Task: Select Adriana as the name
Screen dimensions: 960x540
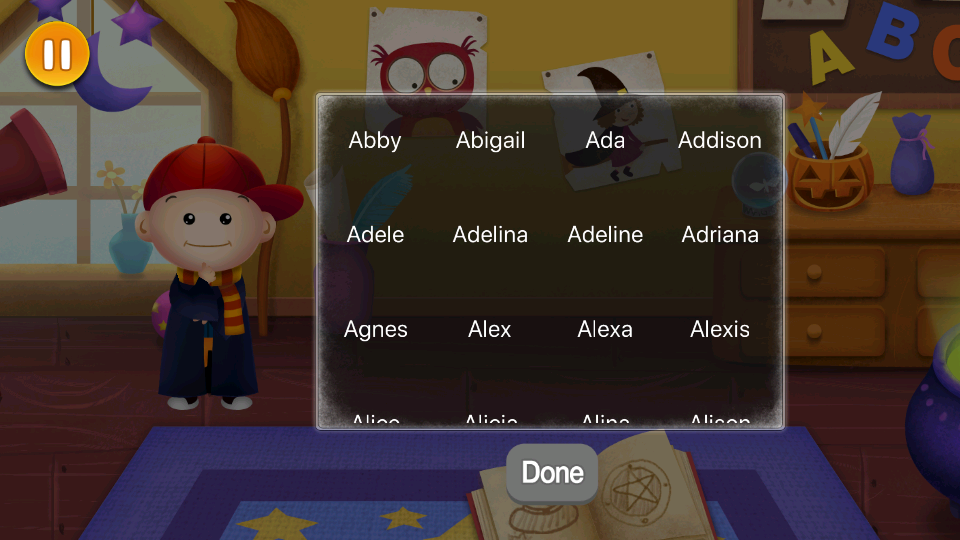Action: [720, 235]
